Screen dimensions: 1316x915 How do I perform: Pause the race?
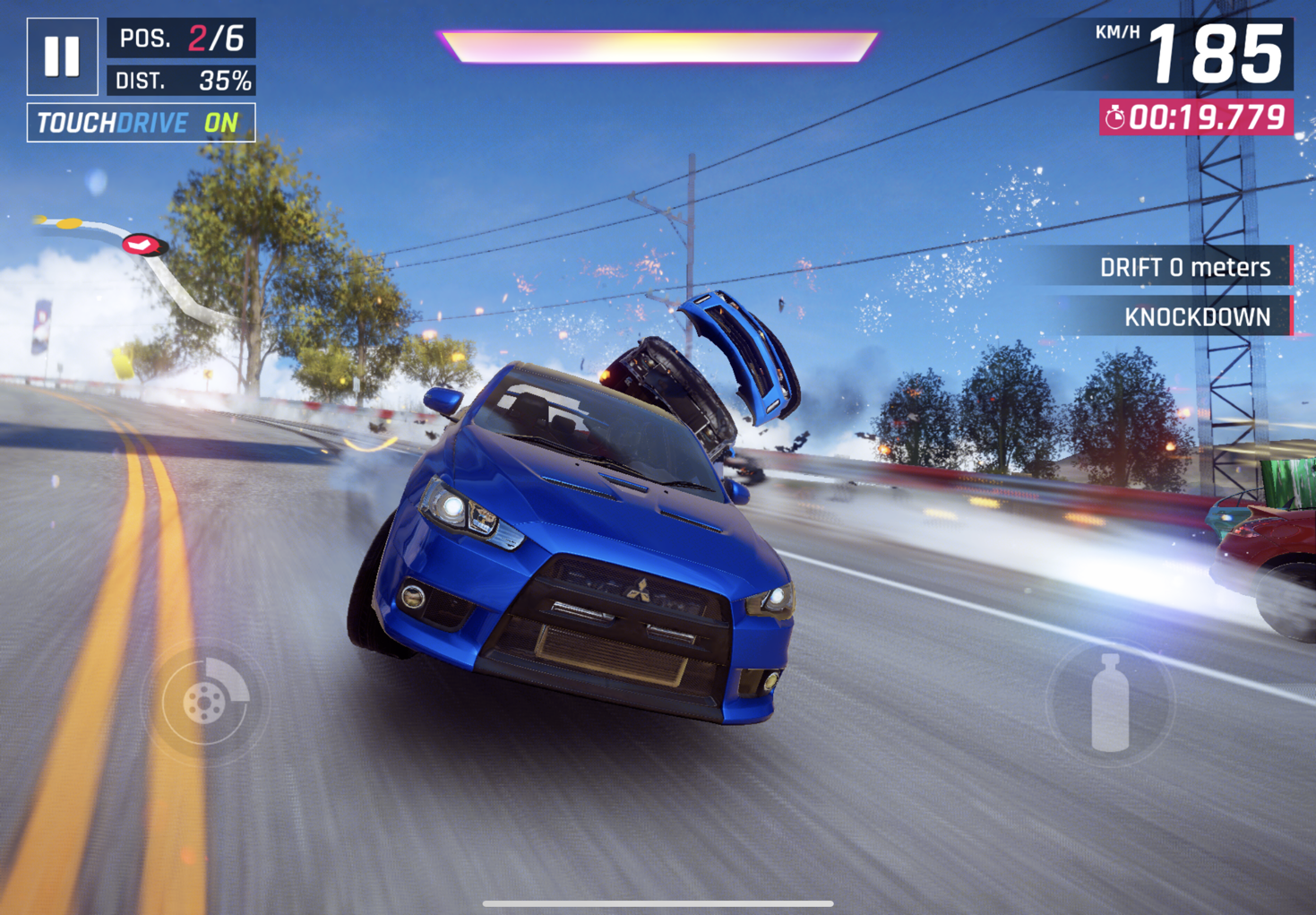pos(62,56)
